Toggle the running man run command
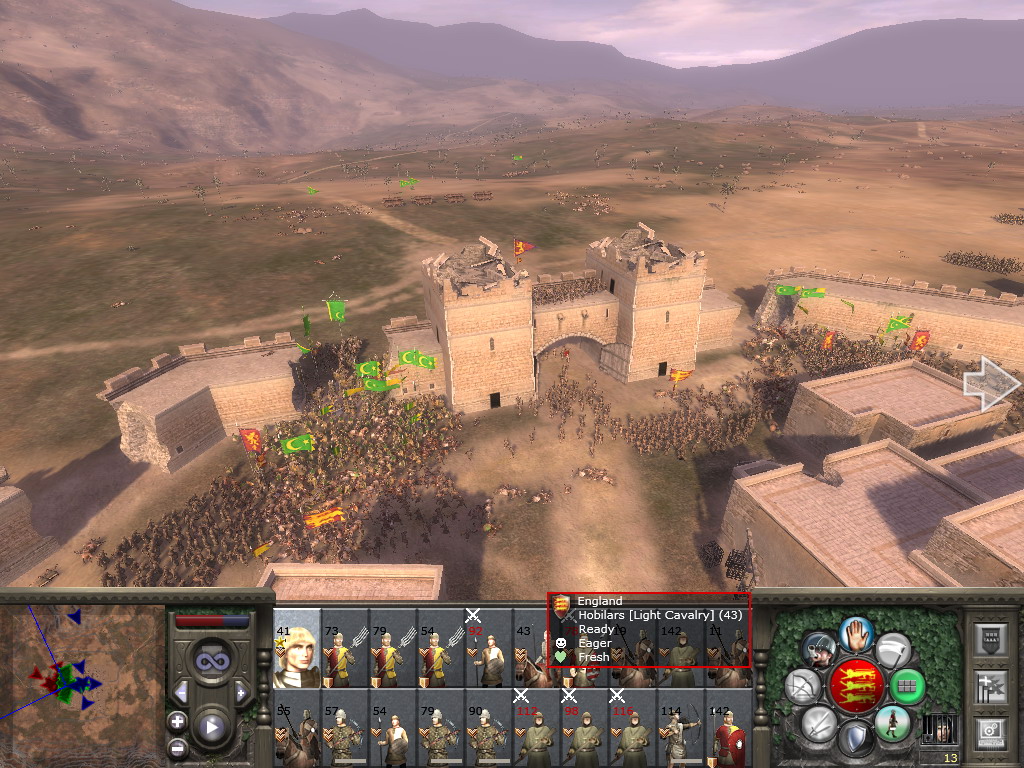The width and height of the screenshot is (1024, 768). point(892,723)
